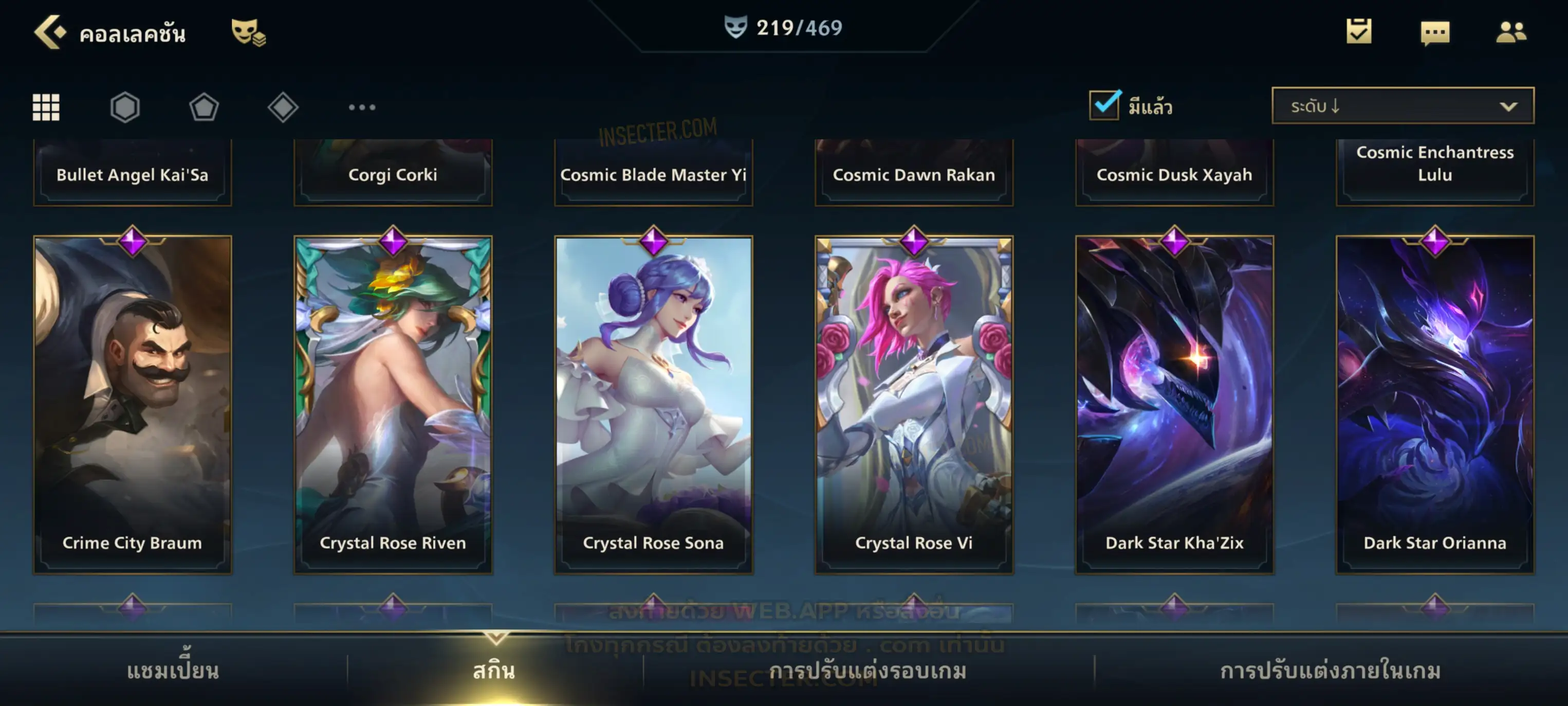The width and height of the screenshot is (1568, 706).
Task: Open the friends list icon
Action: (1510, 32)
